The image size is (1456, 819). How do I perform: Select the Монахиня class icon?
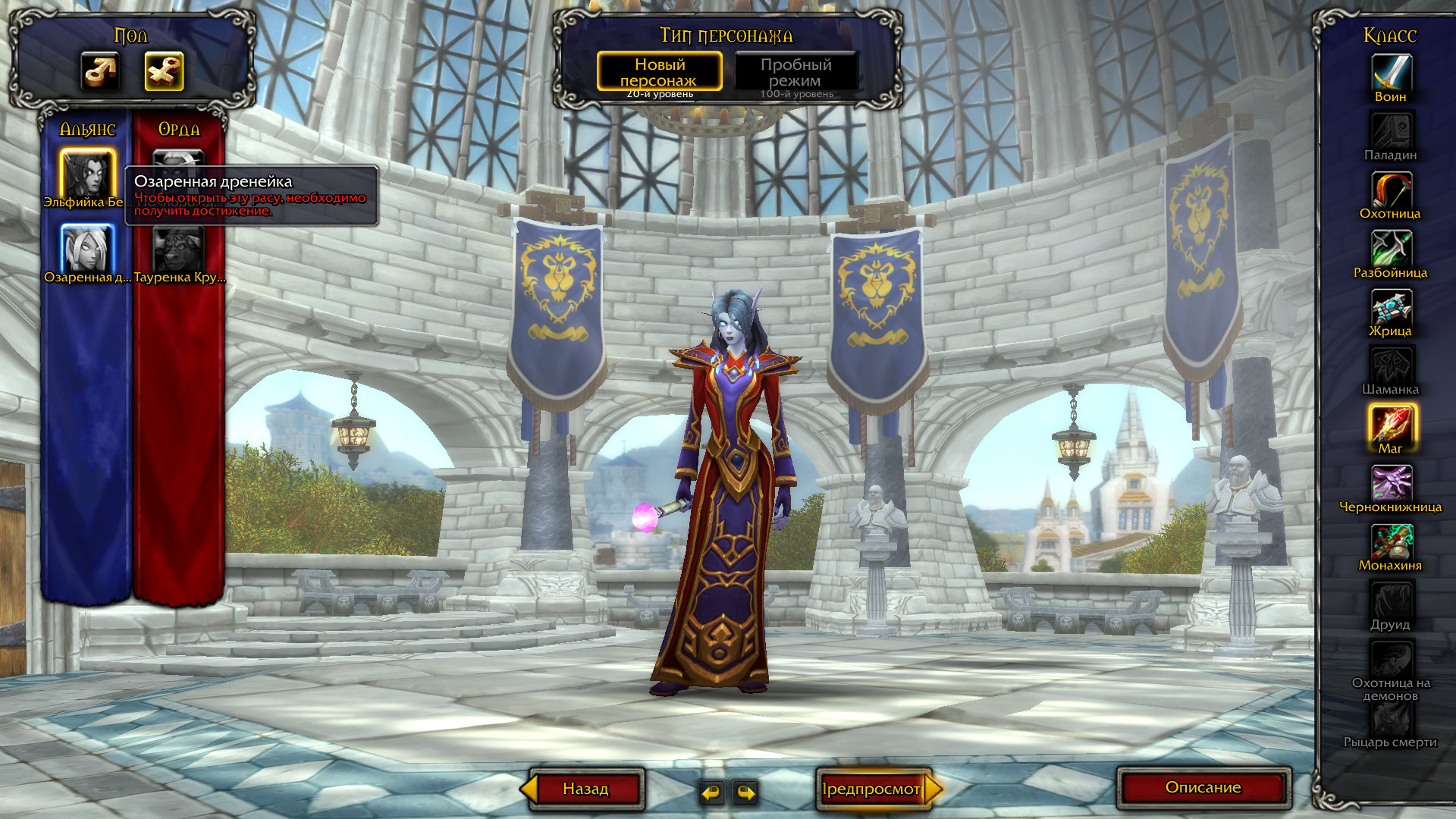coord(1391,542)
